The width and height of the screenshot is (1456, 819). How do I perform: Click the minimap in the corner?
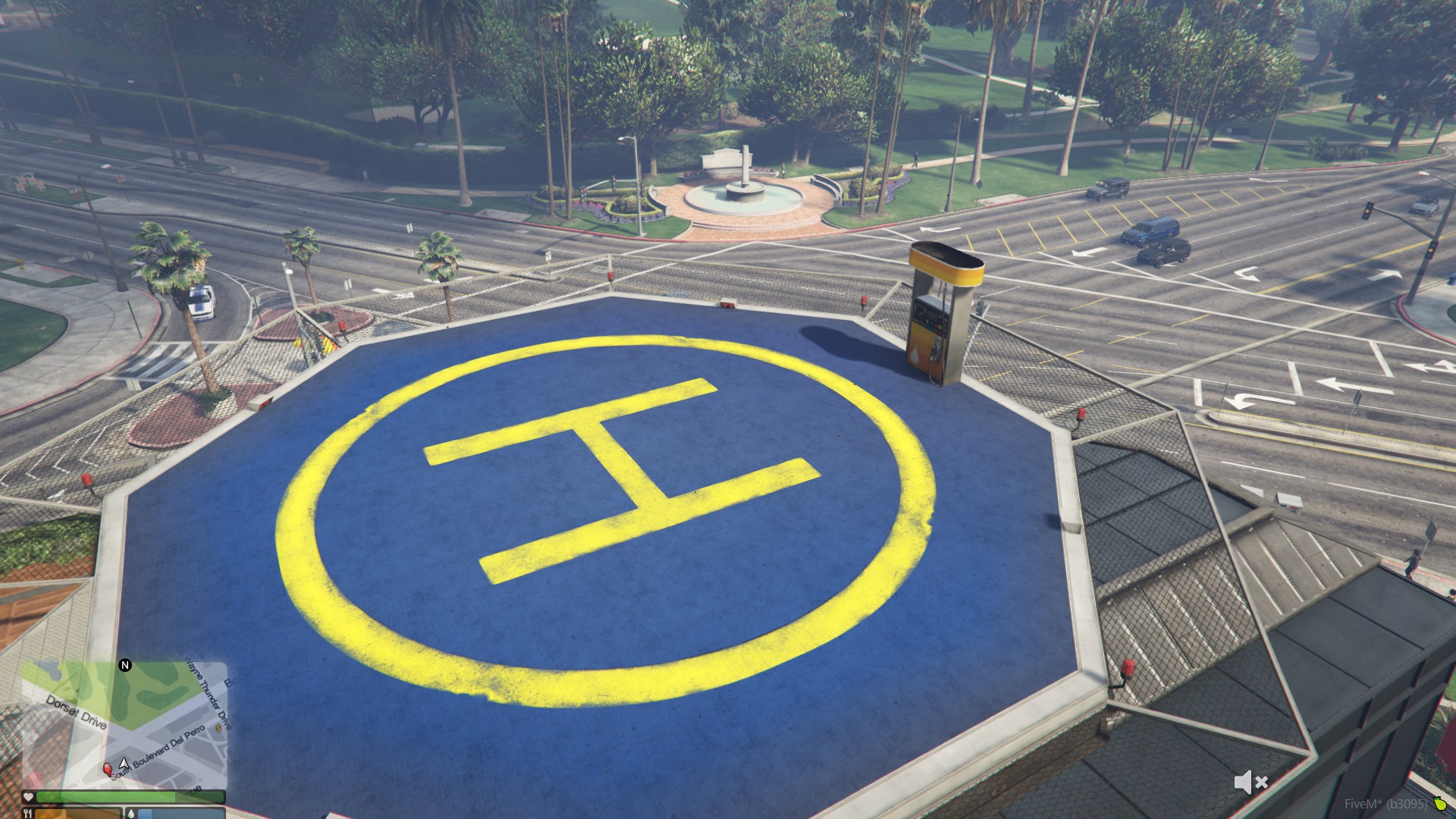click(x=124, y=724)
